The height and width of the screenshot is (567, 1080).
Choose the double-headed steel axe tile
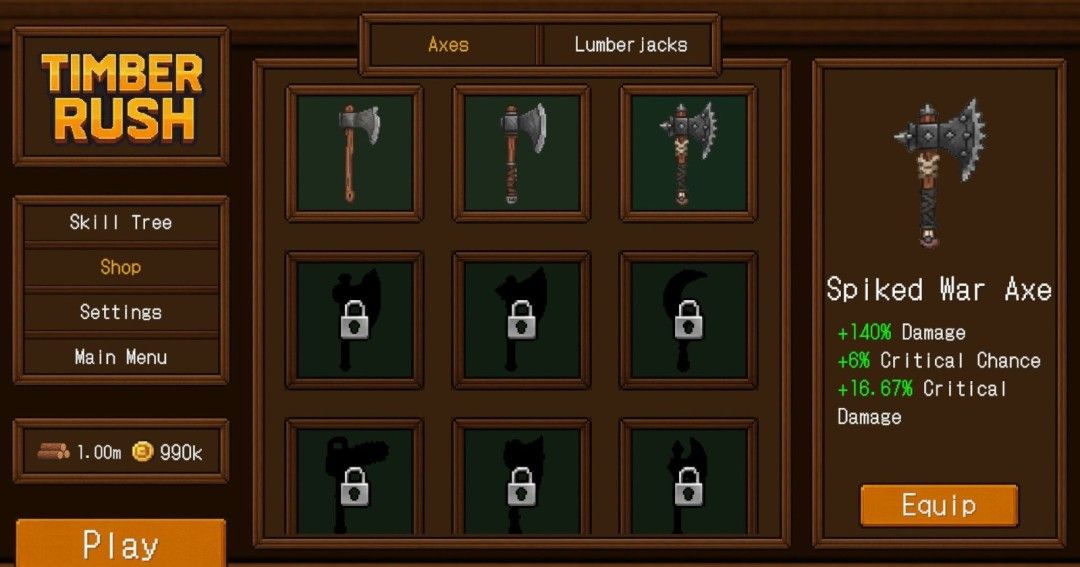[x=521, y=153]
